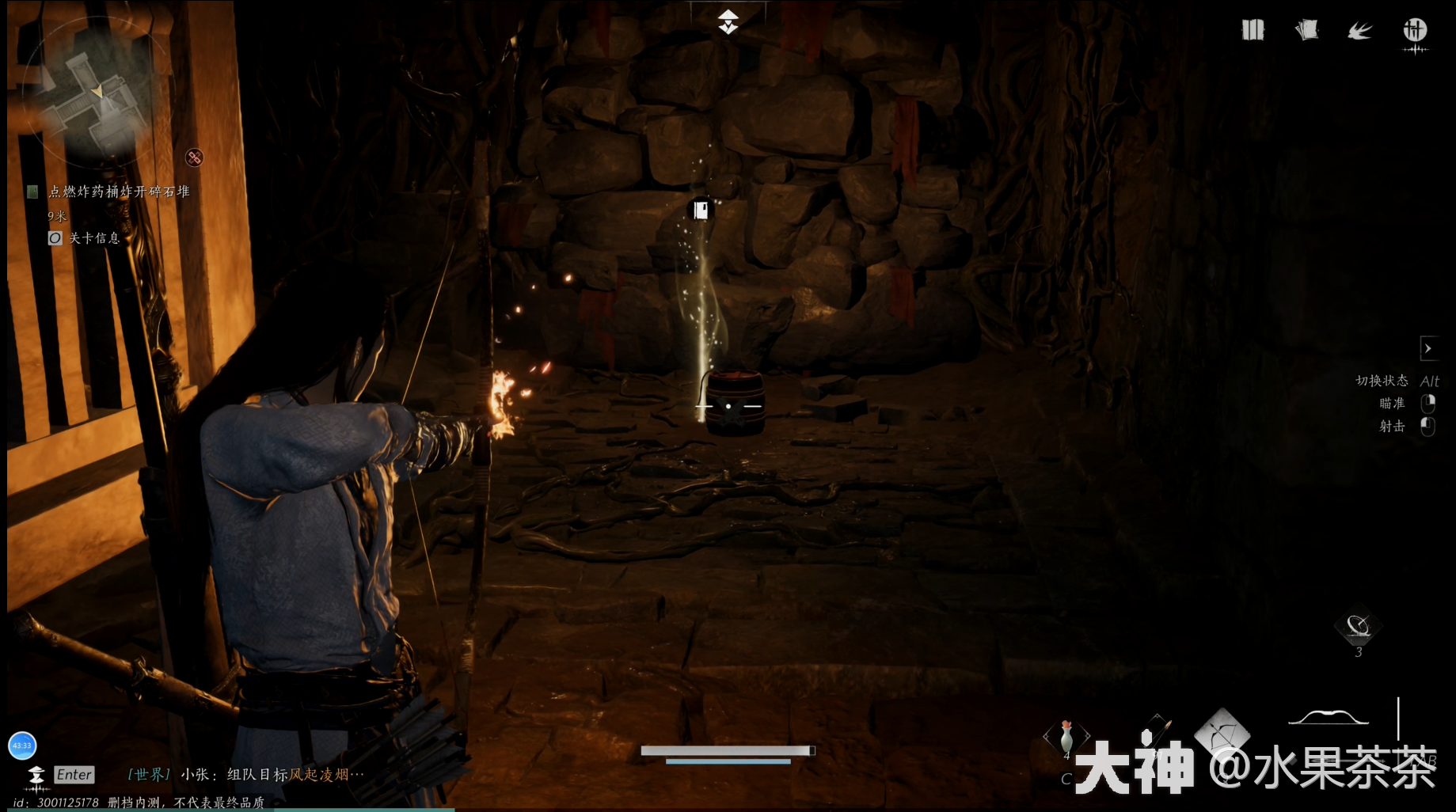Image resolution: width=1456 pixels, height=812 pixels.
Task: Use the healing vase potion slot
Action: [1066, 736]
